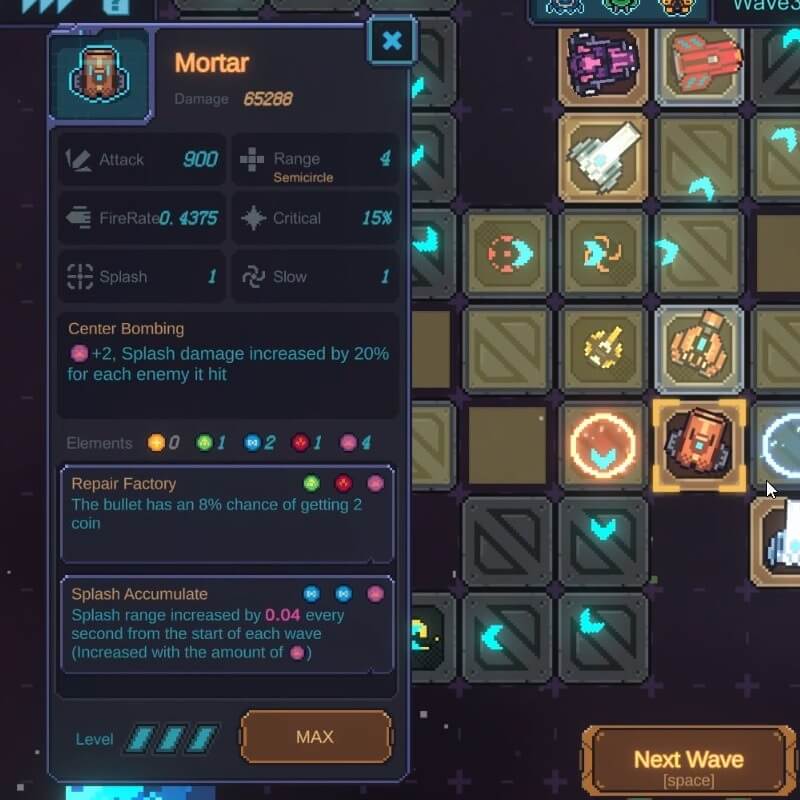Start the Next Wave
Screen dimensions: 800x800
coord(687,765)
